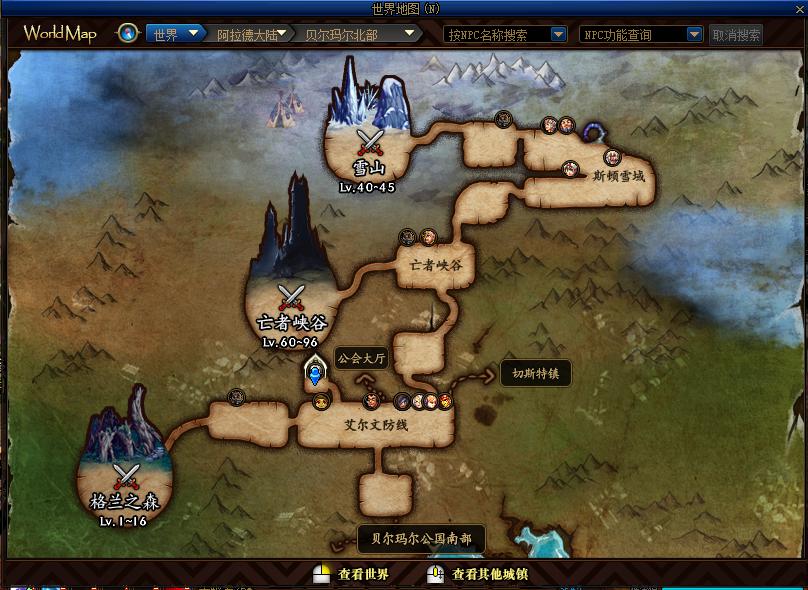
Task: Select the 雪山 dungeon marker
Action: click(x=371, y=142)
